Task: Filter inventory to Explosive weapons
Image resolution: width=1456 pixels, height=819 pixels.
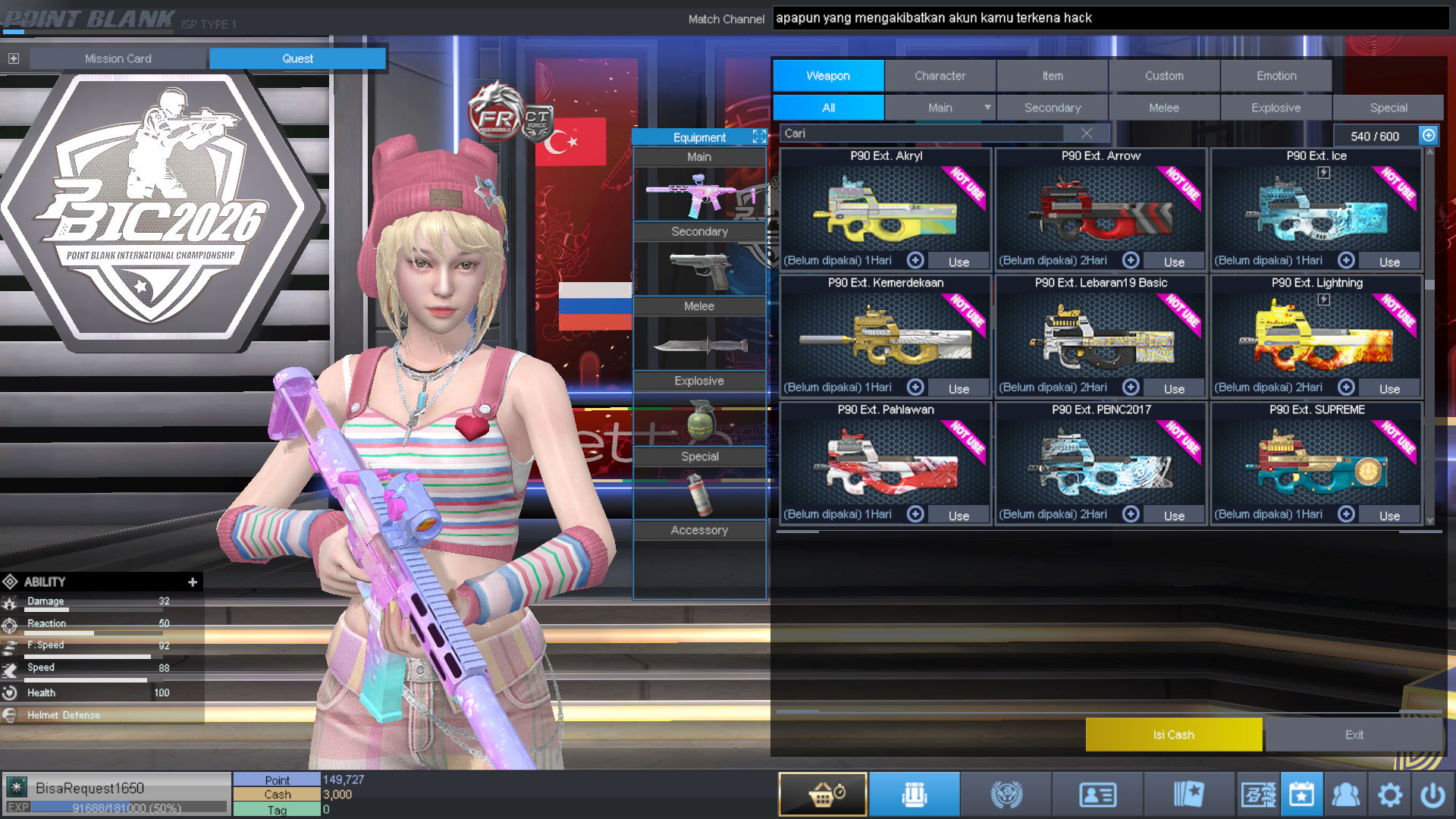Action: tap(1276, 108)
